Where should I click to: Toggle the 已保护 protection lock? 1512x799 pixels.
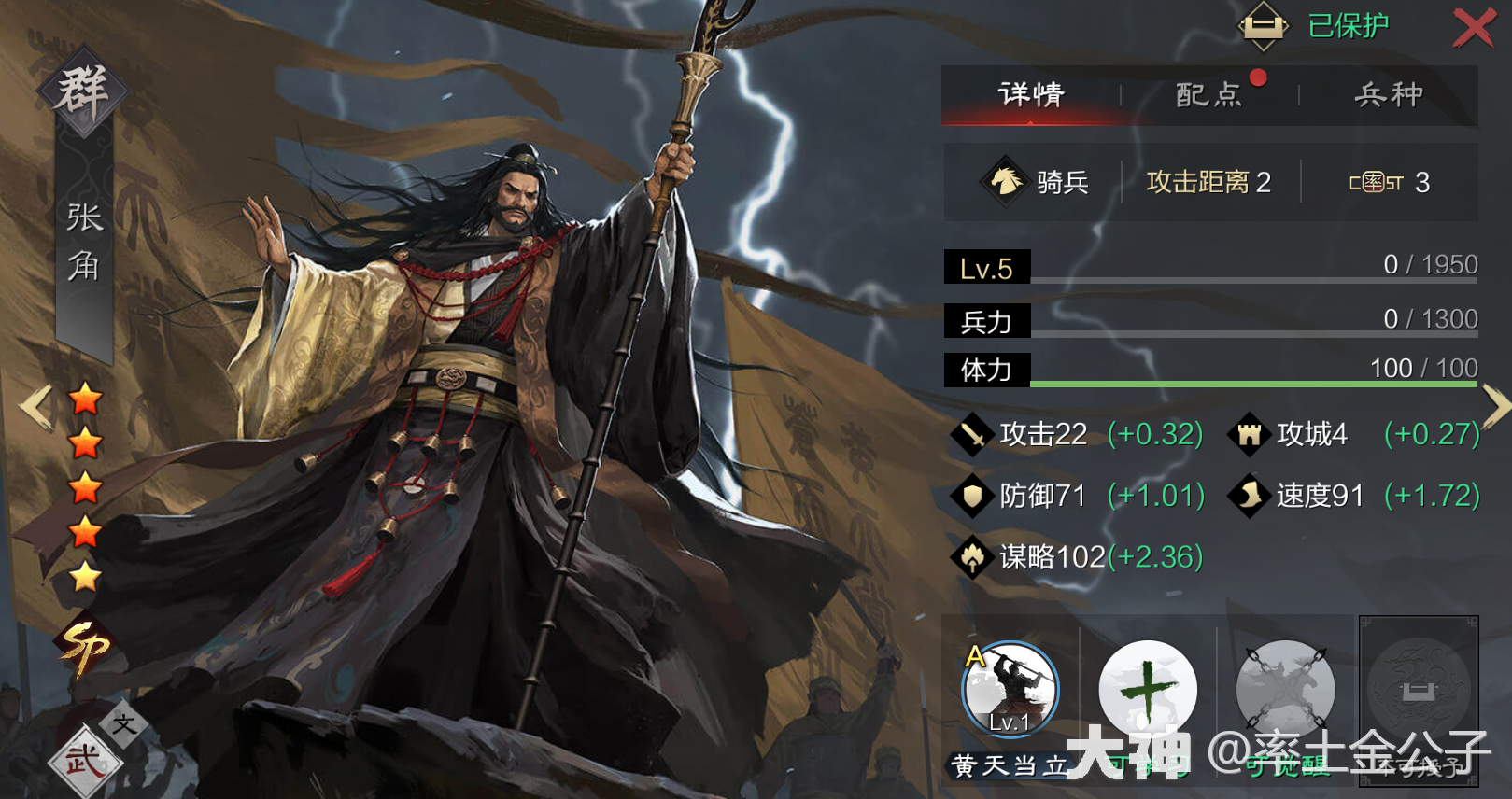(1263, 26)
